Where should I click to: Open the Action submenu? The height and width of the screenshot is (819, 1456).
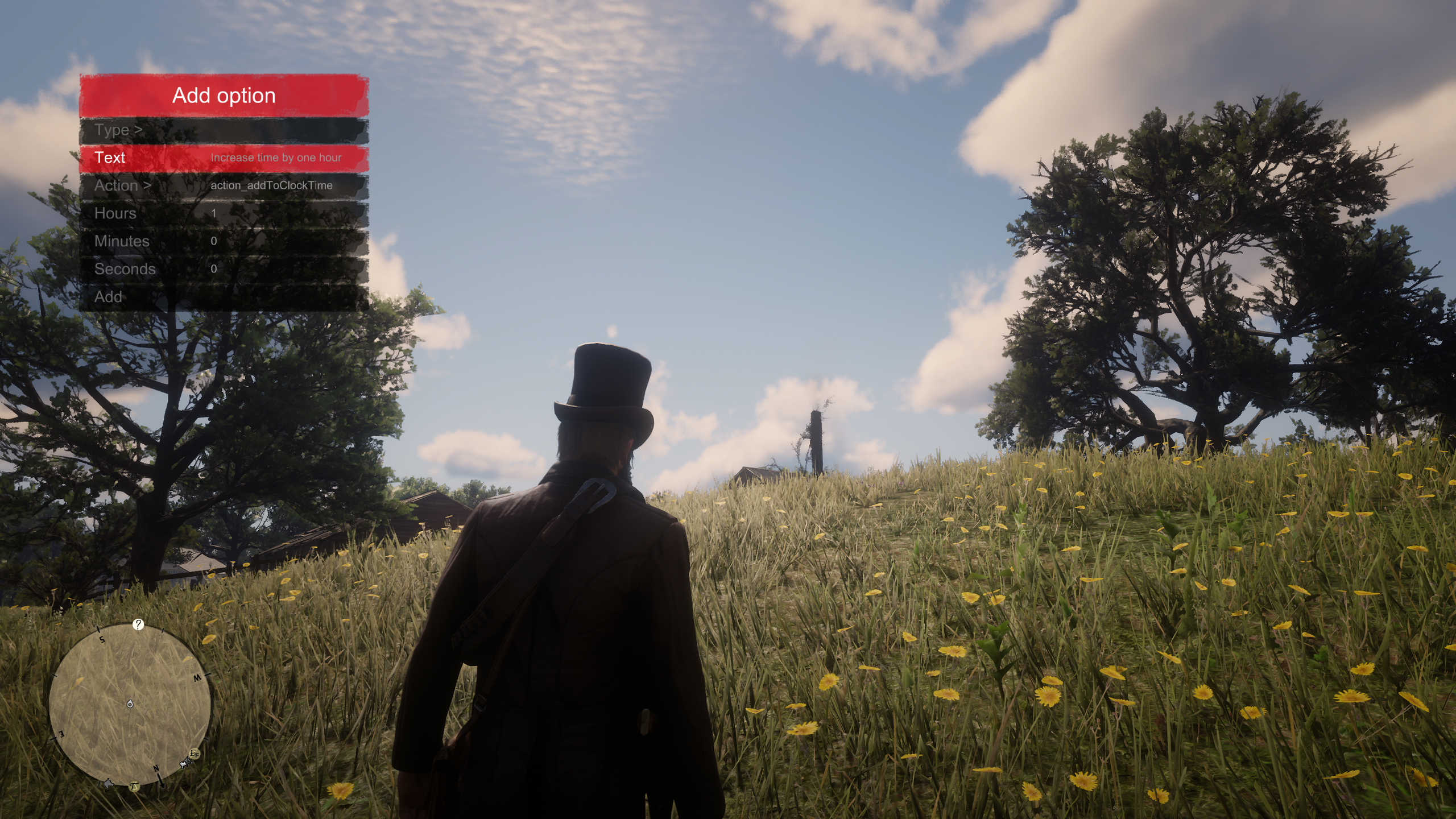point(223,185)
